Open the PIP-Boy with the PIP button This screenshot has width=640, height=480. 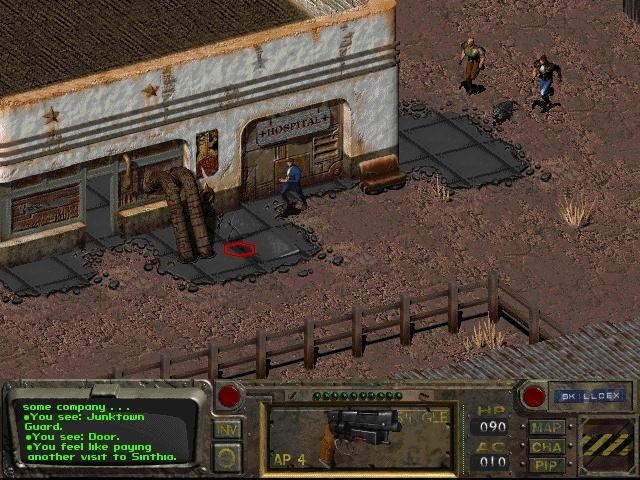(x=547, y=465)
